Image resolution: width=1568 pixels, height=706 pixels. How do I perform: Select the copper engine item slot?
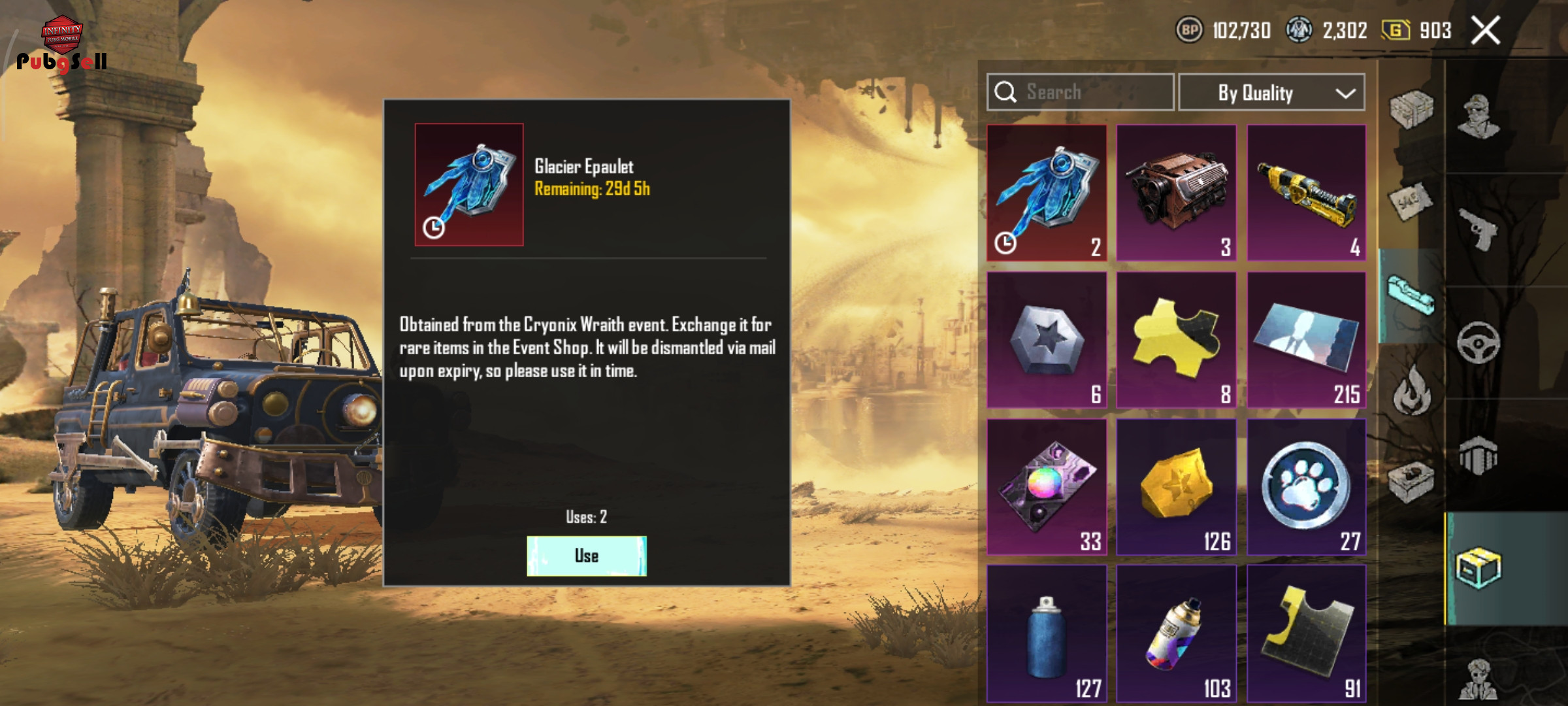coord(1176,193)
